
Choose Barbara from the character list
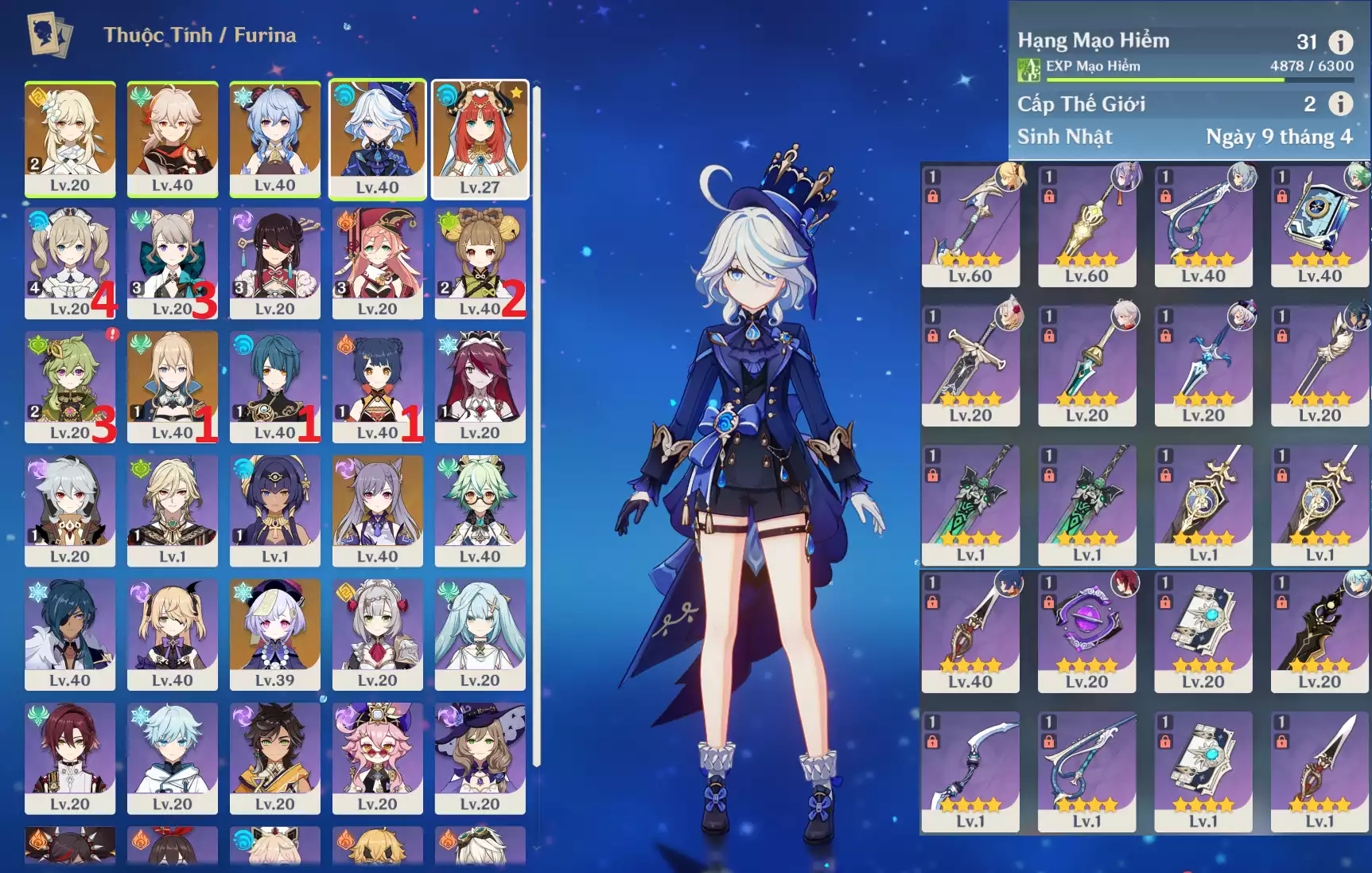(70, 263)
